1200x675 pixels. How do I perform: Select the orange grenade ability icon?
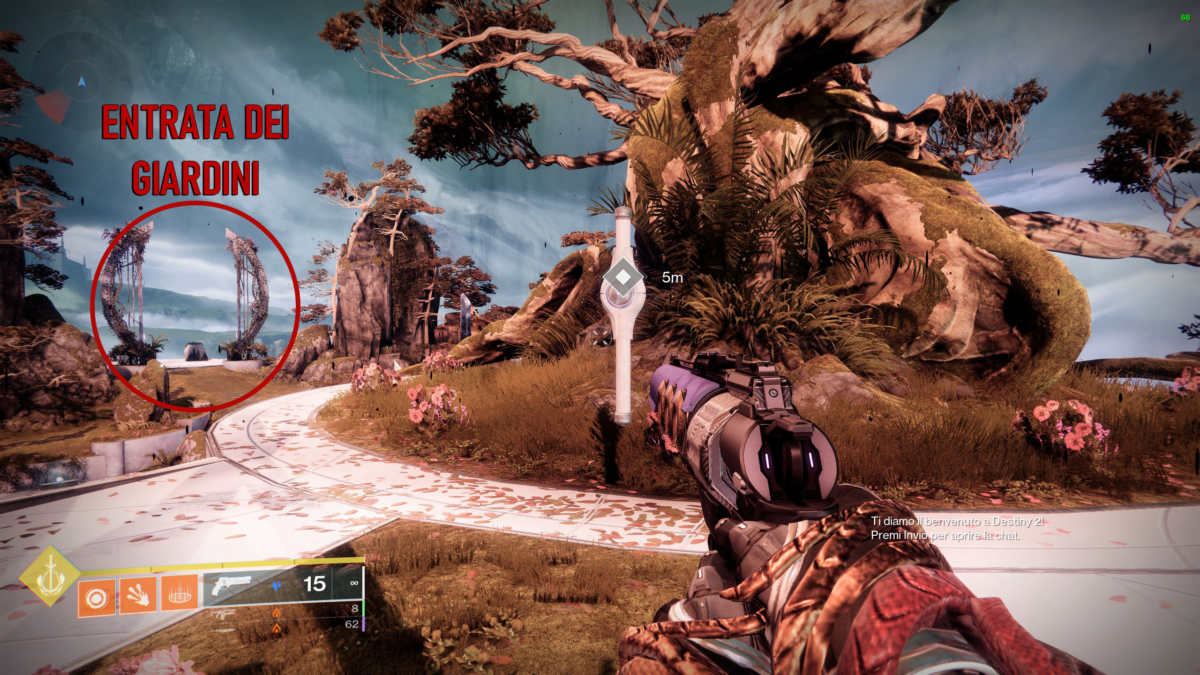coord(97,597)
